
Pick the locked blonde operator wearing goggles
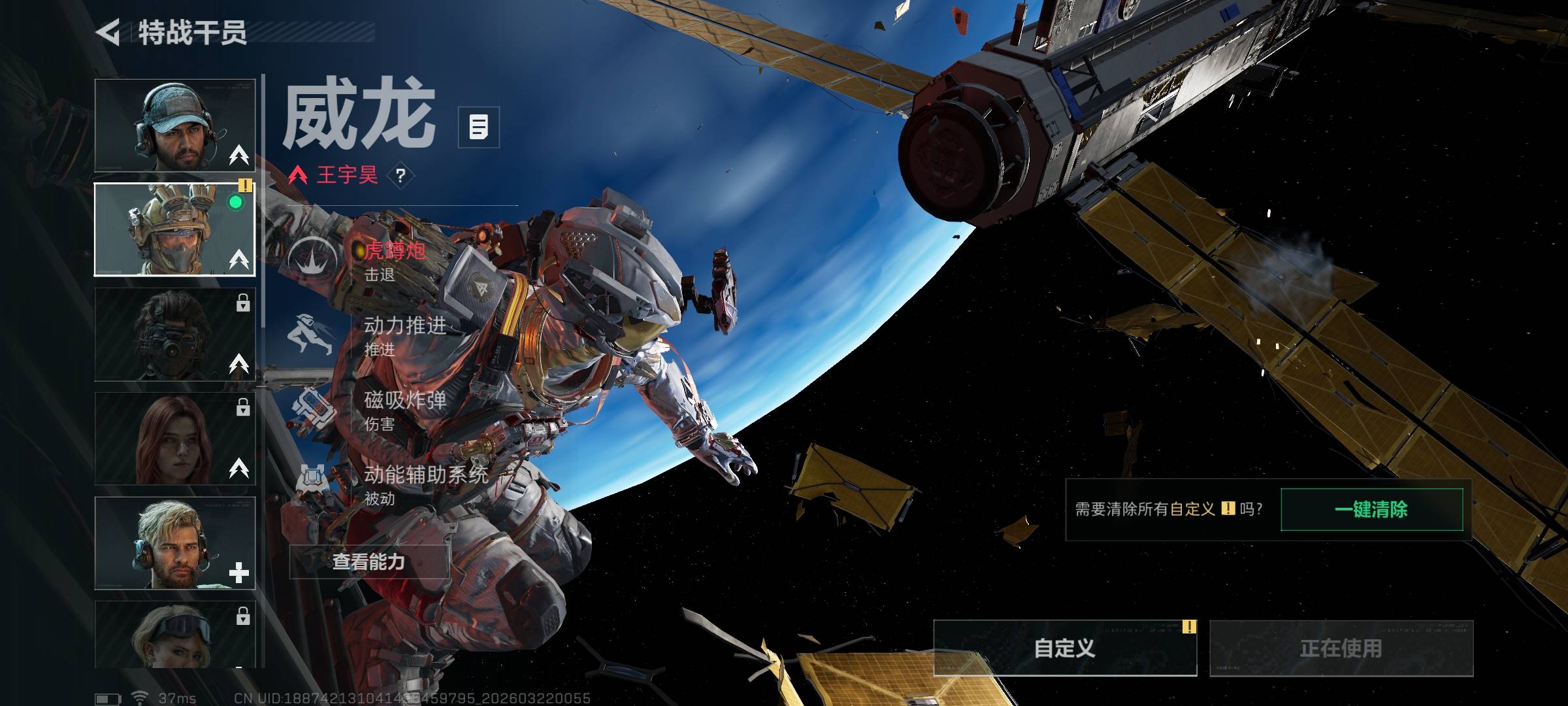tap(174, 634)
